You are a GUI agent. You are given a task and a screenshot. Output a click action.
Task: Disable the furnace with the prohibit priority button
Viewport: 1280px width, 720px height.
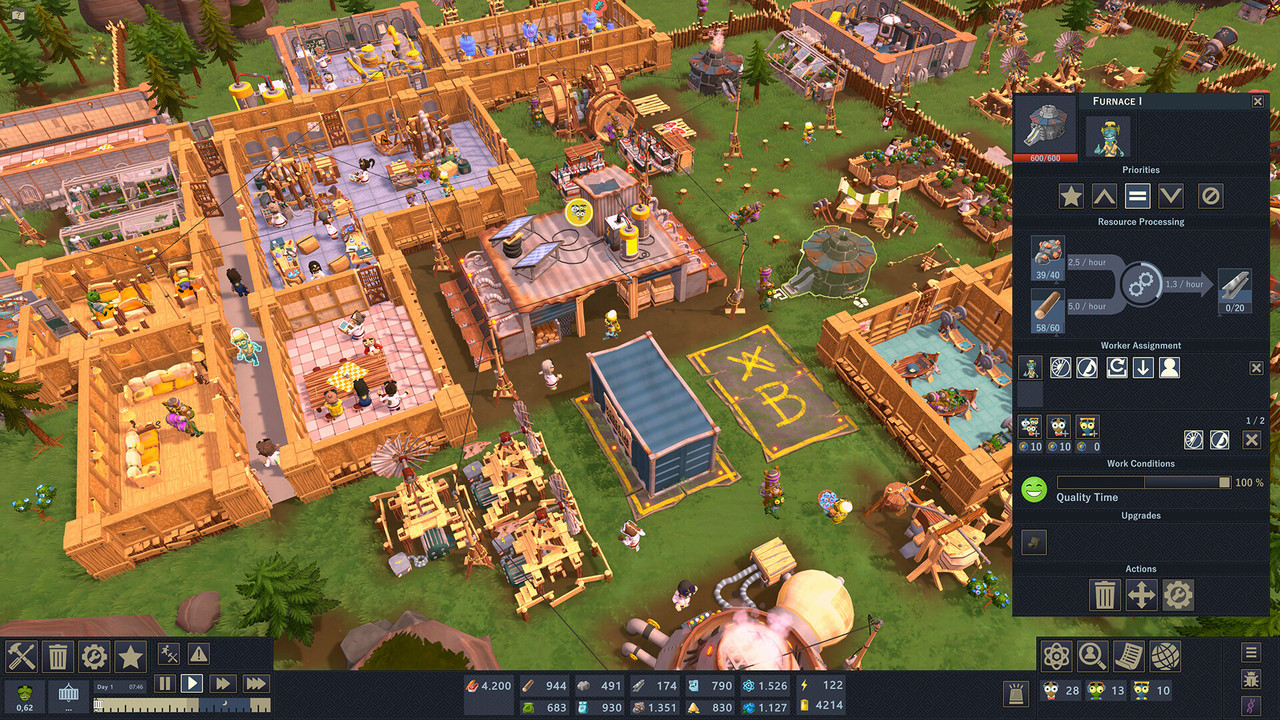(1210, 196)
